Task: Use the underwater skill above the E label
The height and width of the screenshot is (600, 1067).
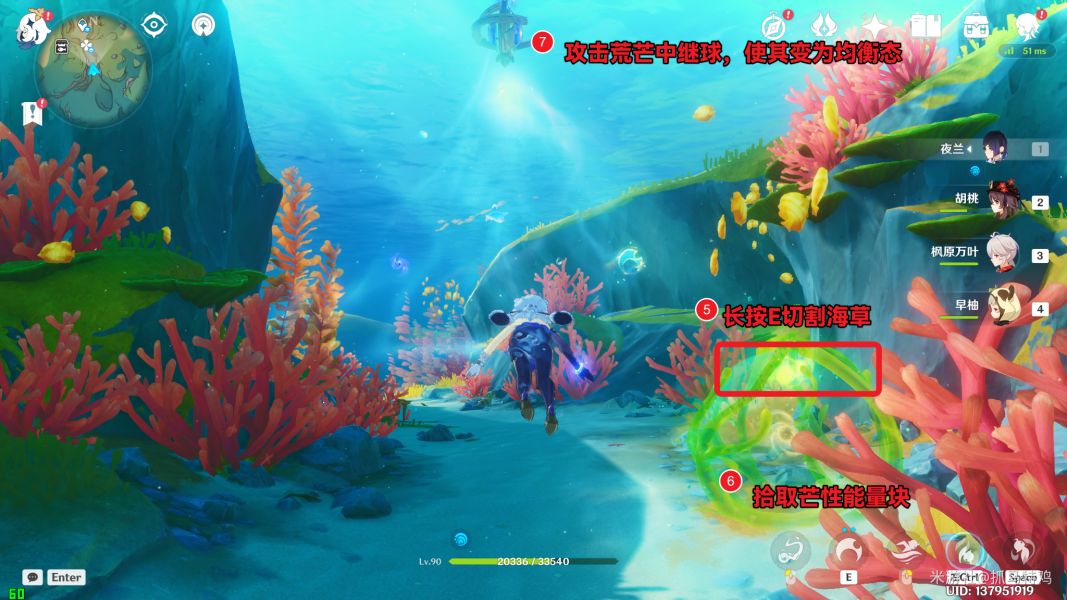Action: pos(849,551)
